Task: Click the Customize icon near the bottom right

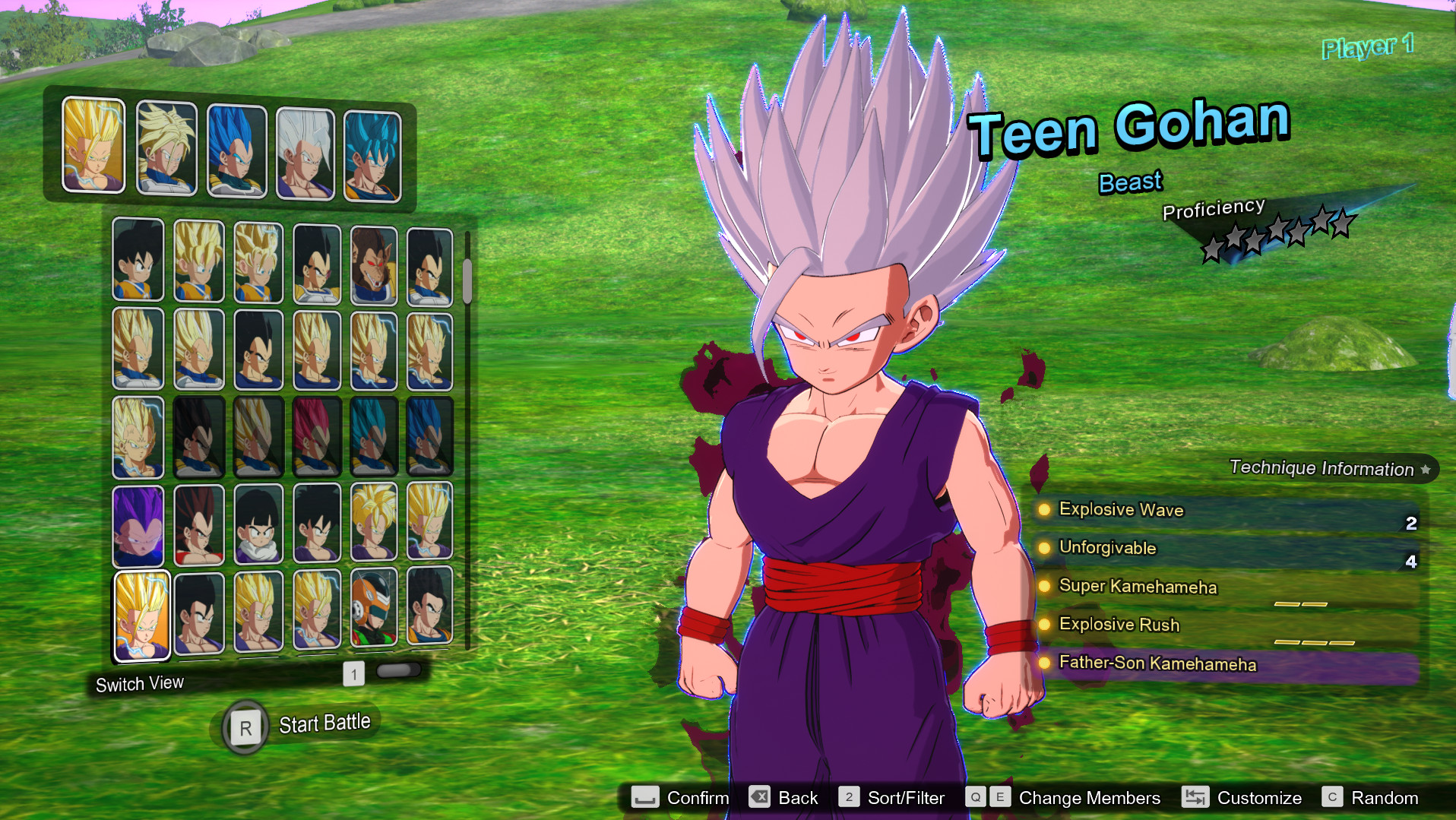Action: click(x=1195, y=798)
